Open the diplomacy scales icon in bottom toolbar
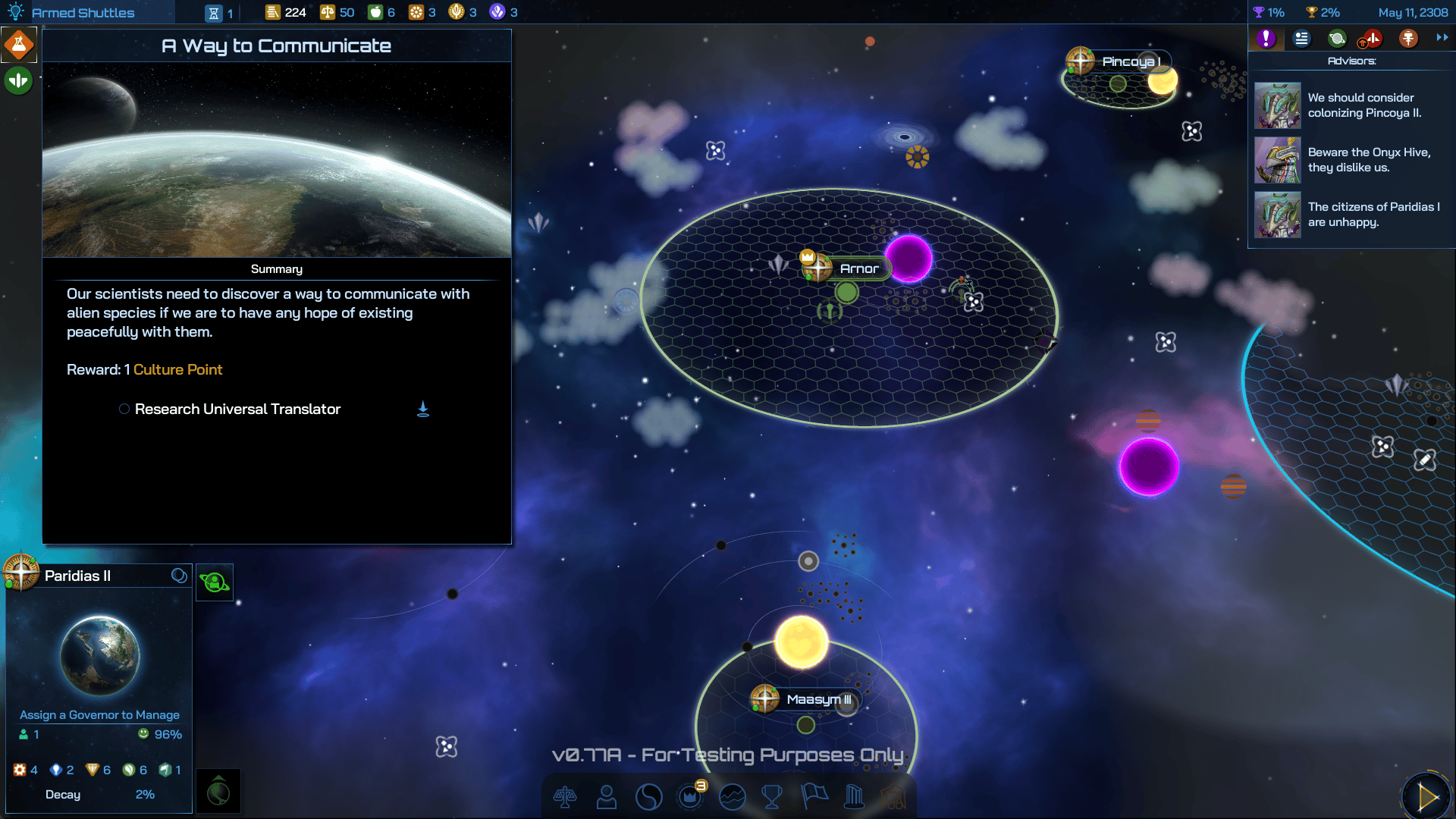The height and width of the screenshot is (819, 1456). [x=566, y=797]
